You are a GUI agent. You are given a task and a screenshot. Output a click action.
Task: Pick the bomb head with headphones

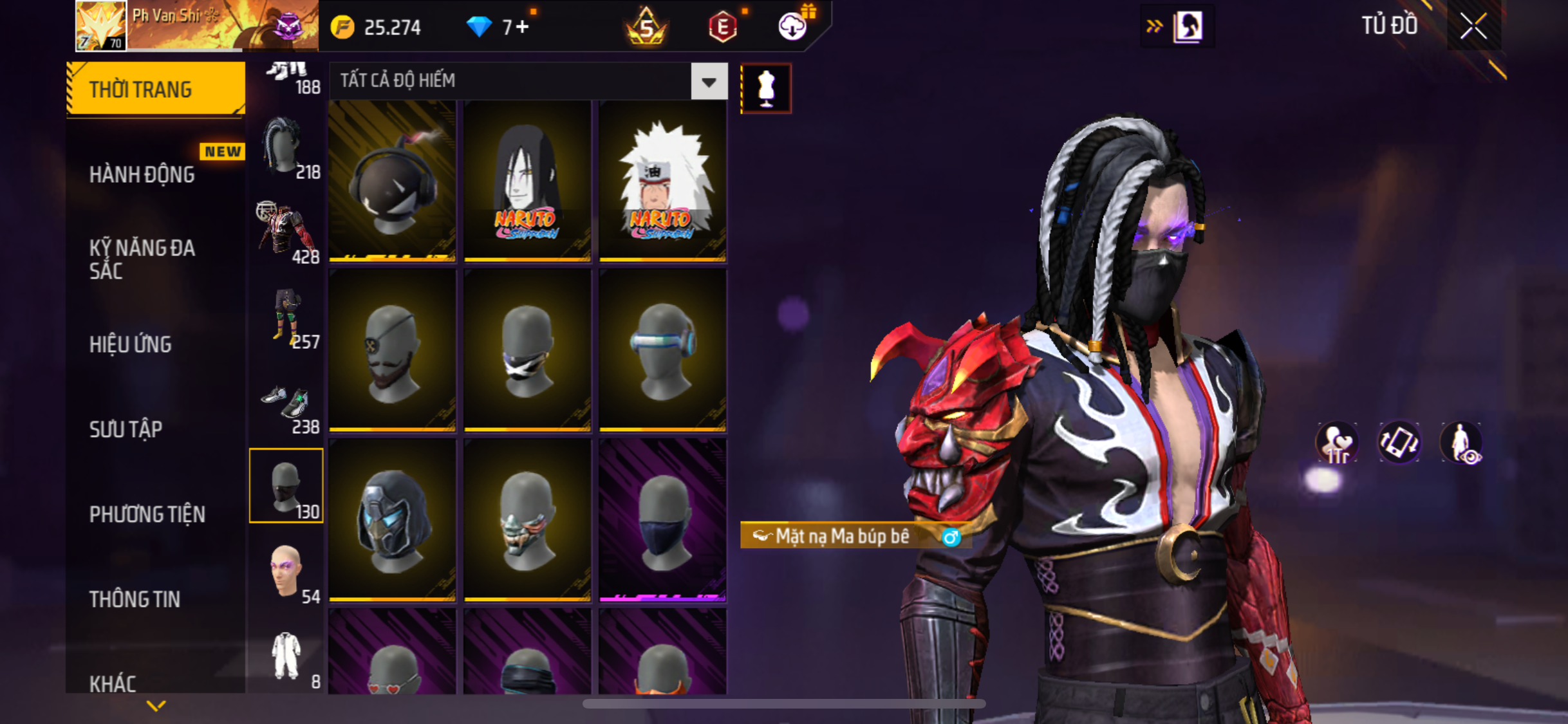tap(392, 181)
